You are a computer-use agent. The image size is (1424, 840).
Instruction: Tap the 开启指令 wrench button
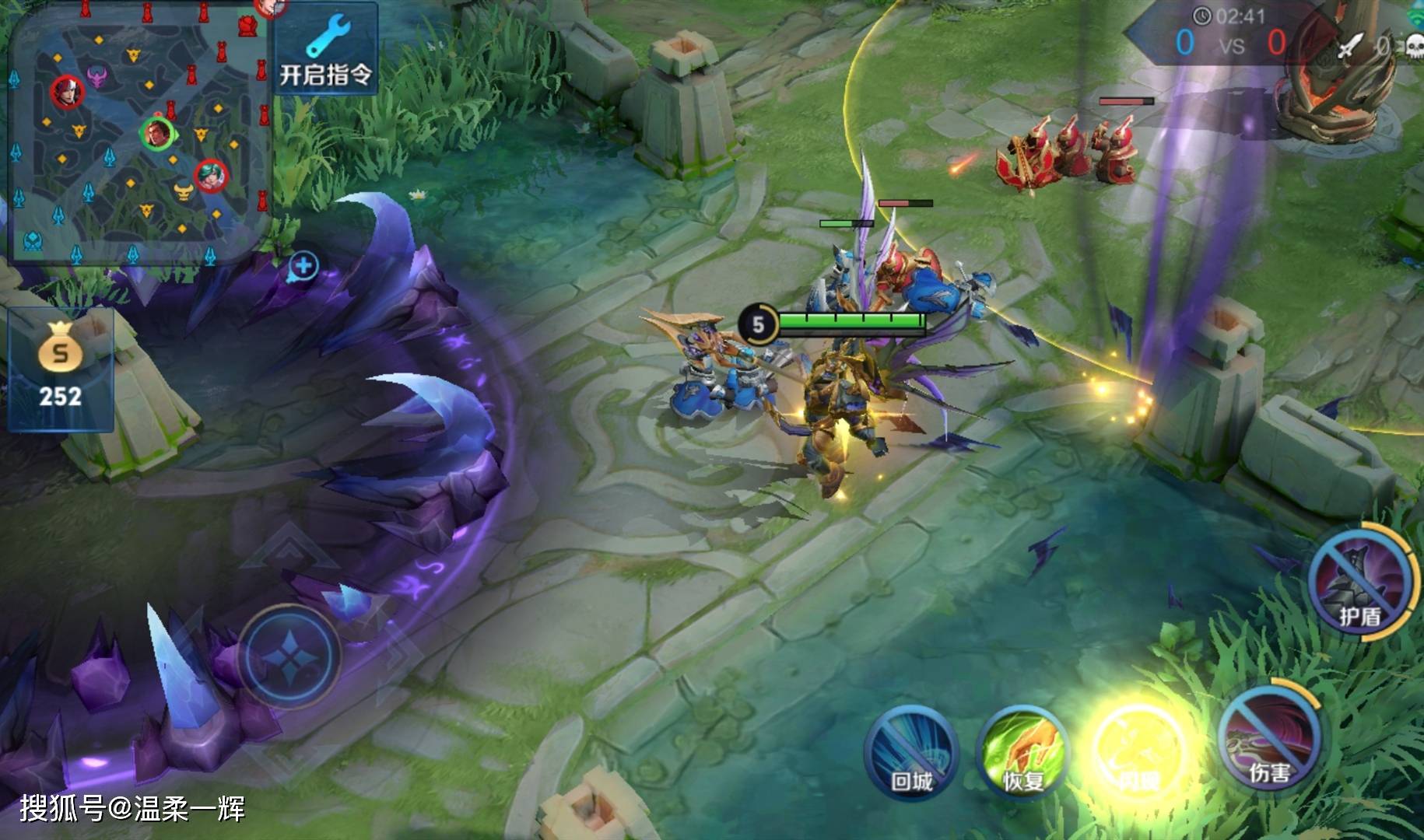pyautogui.click(x=326, y=50)
